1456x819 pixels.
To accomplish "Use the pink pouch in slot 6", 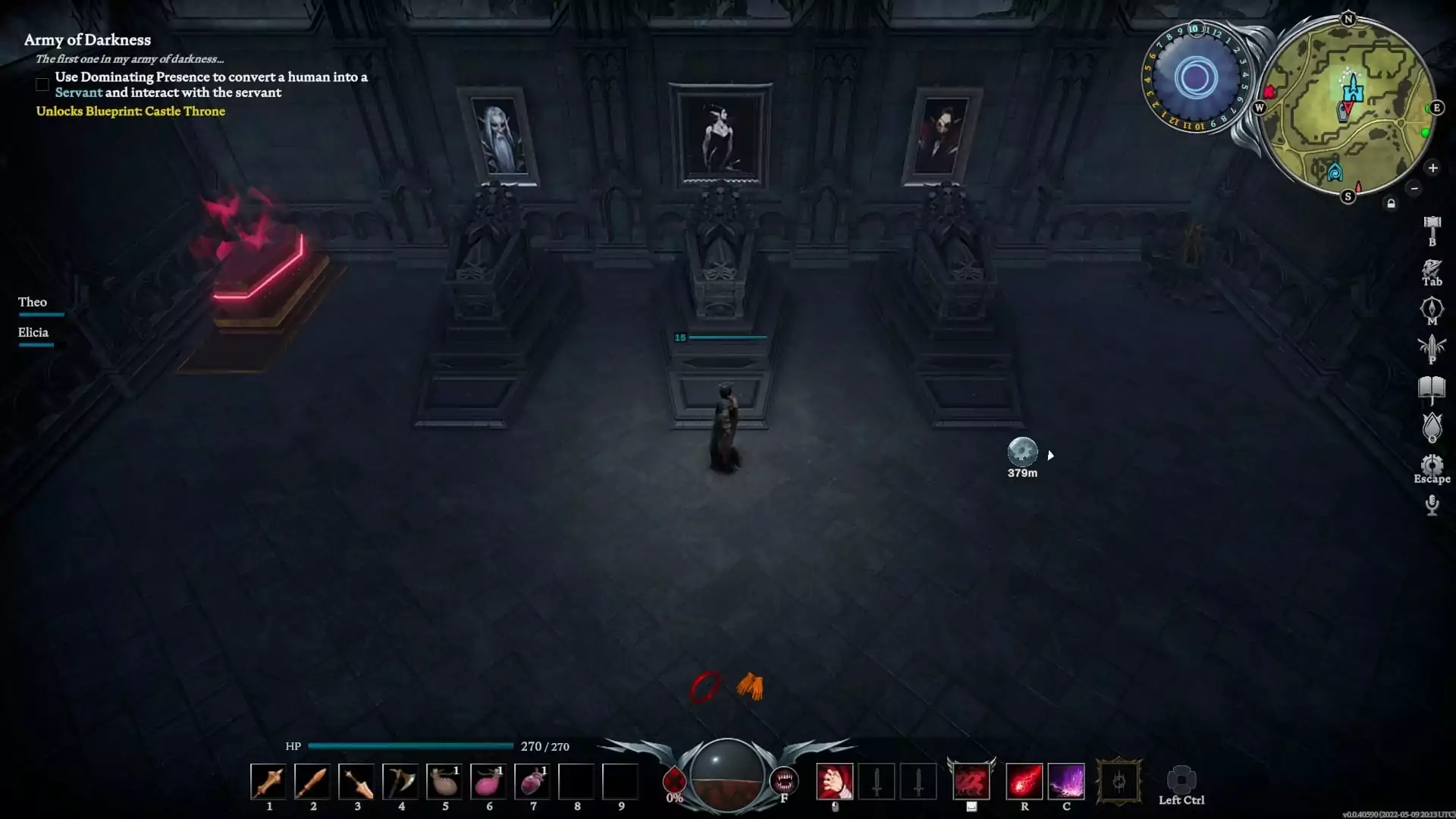I will pyautogui.click(x=488, y=782).
